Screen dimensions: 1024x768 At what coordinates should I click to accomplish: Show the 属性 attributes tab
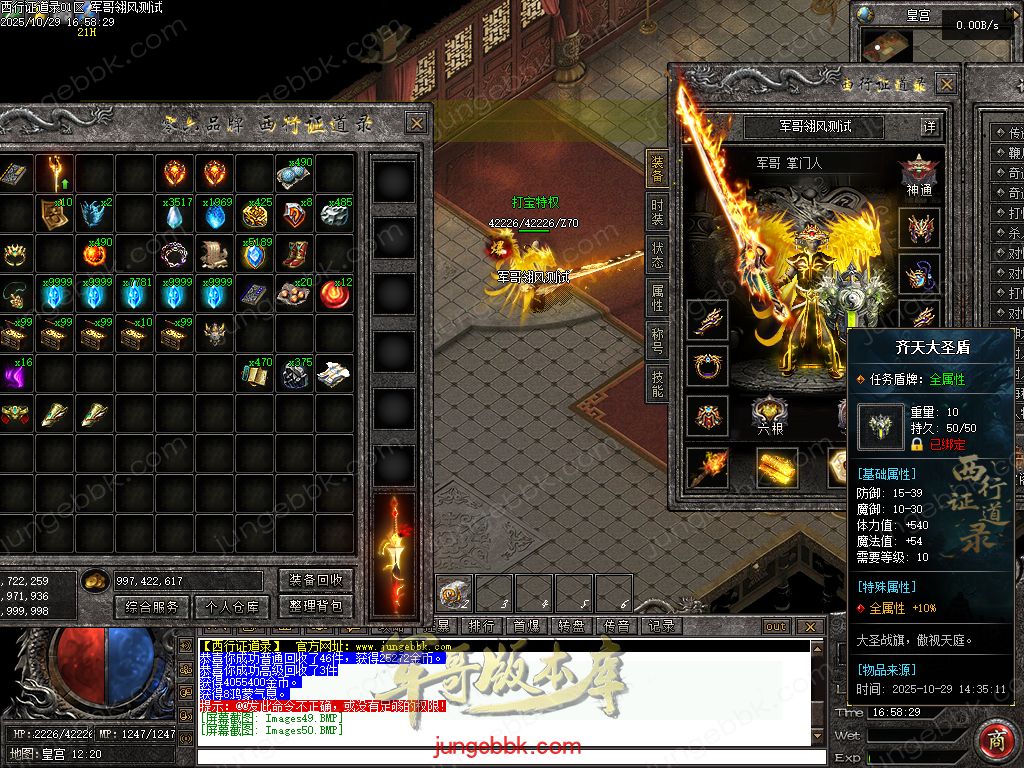[657, 297]
